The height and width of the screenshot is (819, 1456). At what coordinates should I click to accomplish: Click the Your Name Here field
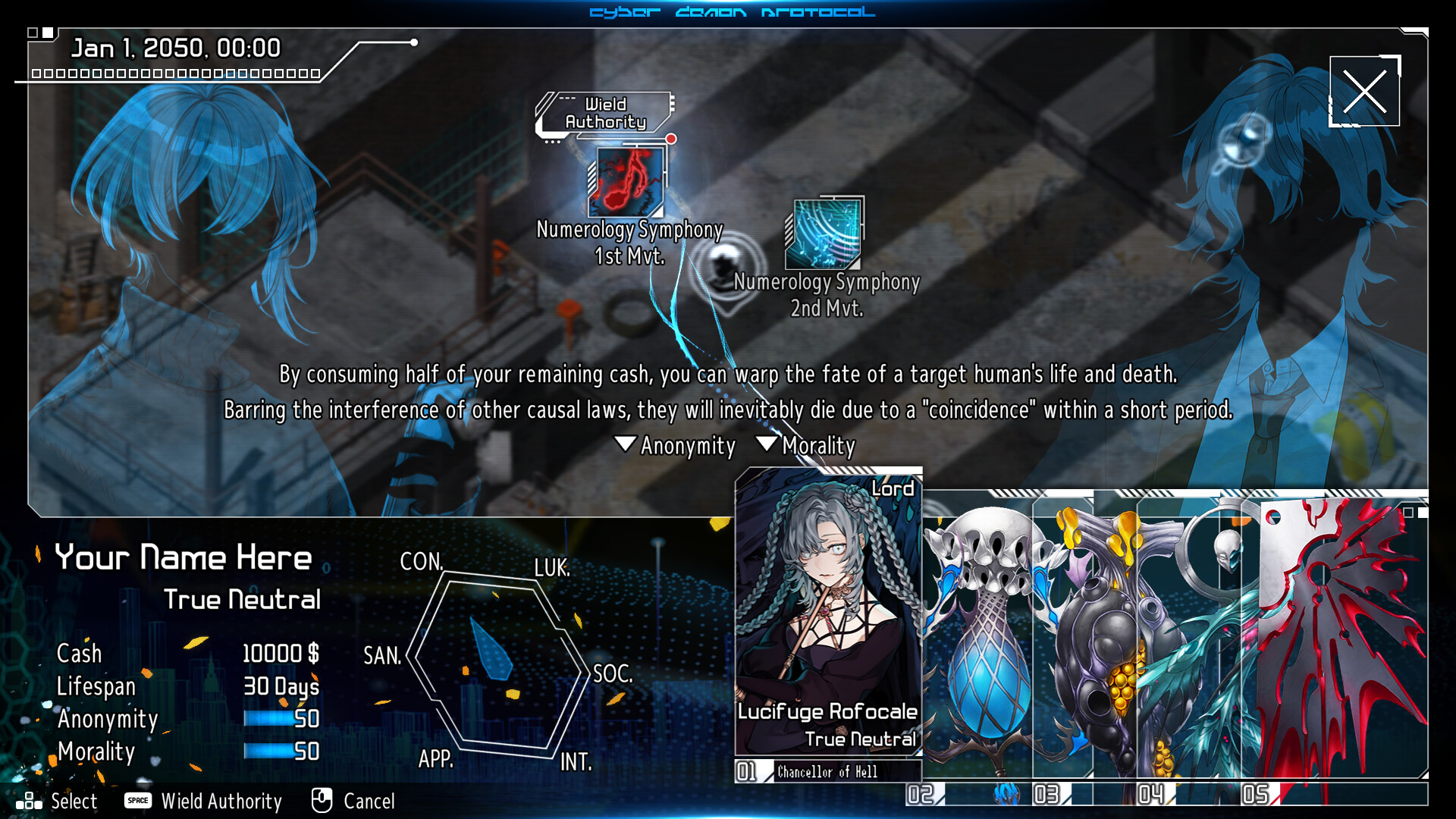click(184, 558)
